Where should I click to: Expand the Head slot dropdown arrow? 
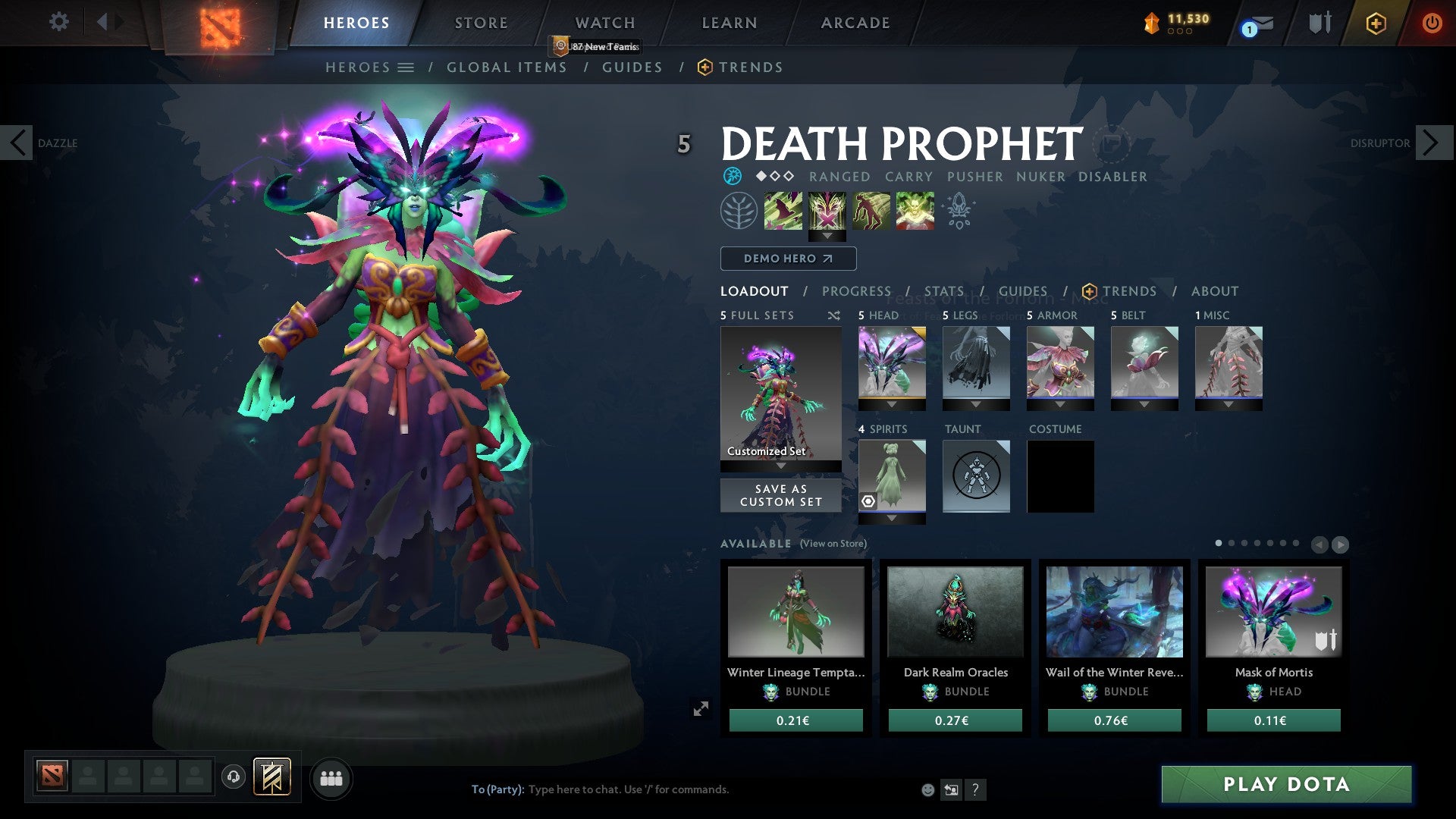coord(892,404)
